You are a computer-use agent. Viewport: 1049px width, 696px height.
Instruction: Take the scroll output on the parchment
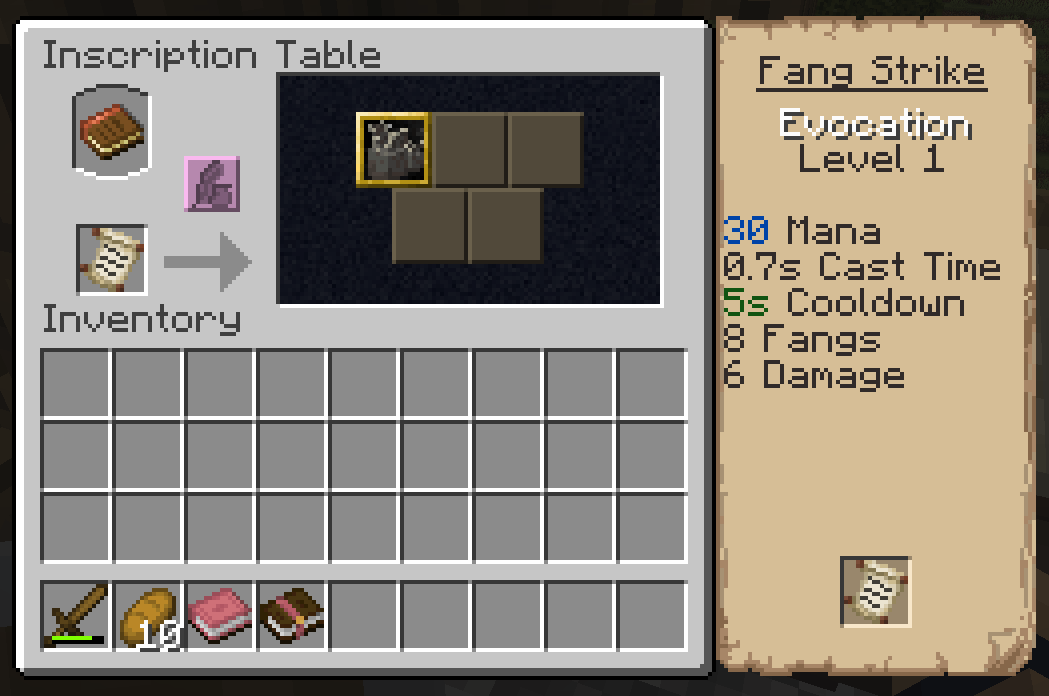tap(875, 592)
